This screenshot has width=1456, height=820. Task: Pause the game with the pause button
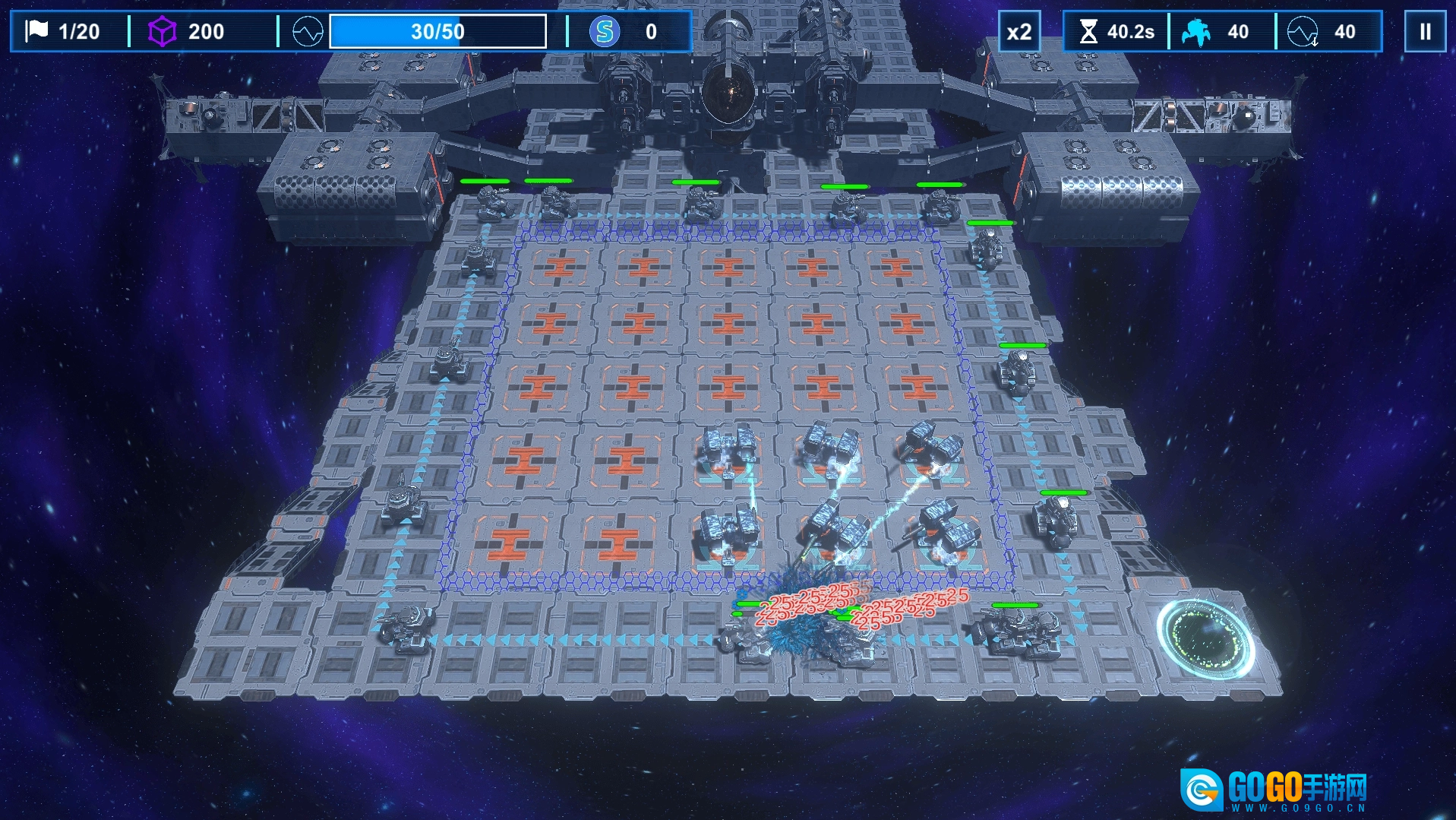(1425, 32)
